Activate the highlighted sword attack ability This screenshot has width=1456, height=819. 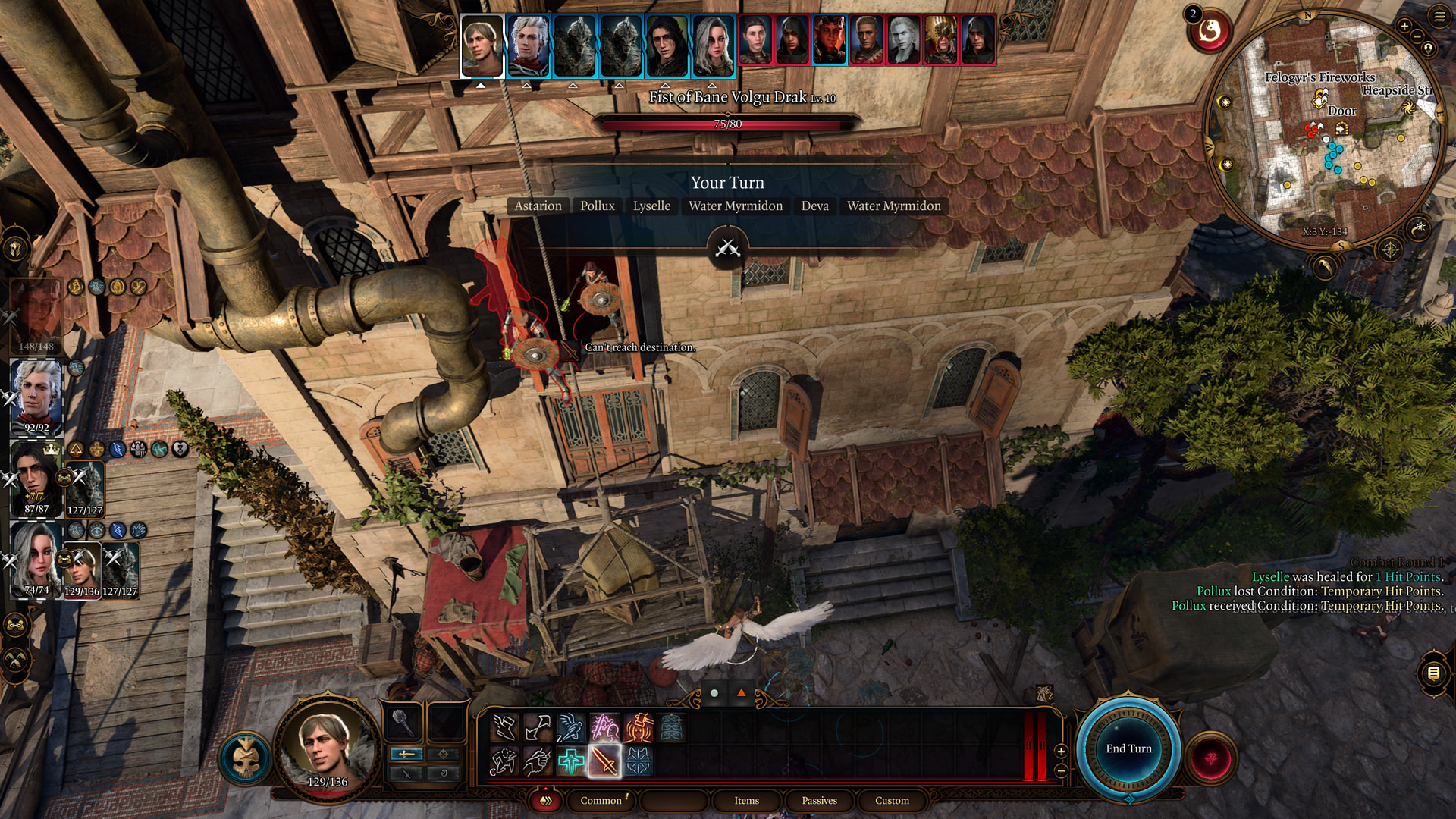pos(604,761)
